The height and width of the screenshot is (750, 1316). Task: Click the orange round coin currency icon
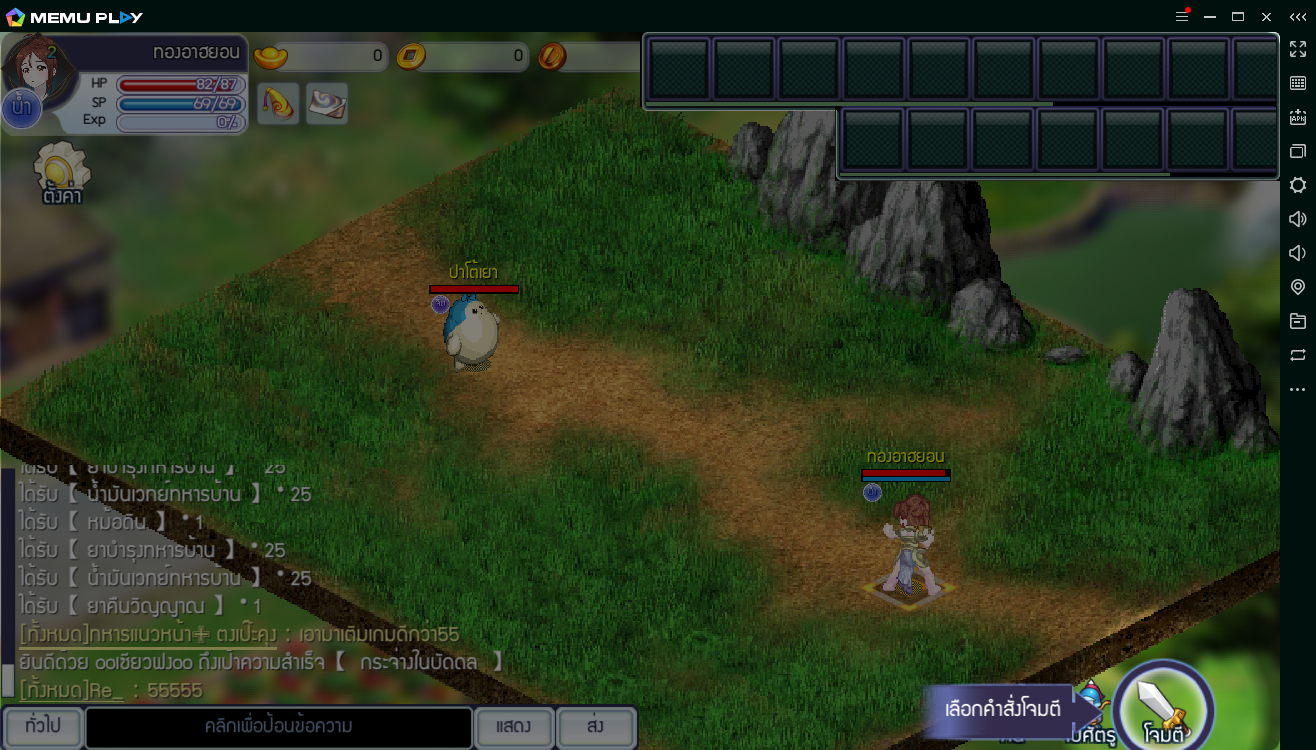(x=552, y=57)
